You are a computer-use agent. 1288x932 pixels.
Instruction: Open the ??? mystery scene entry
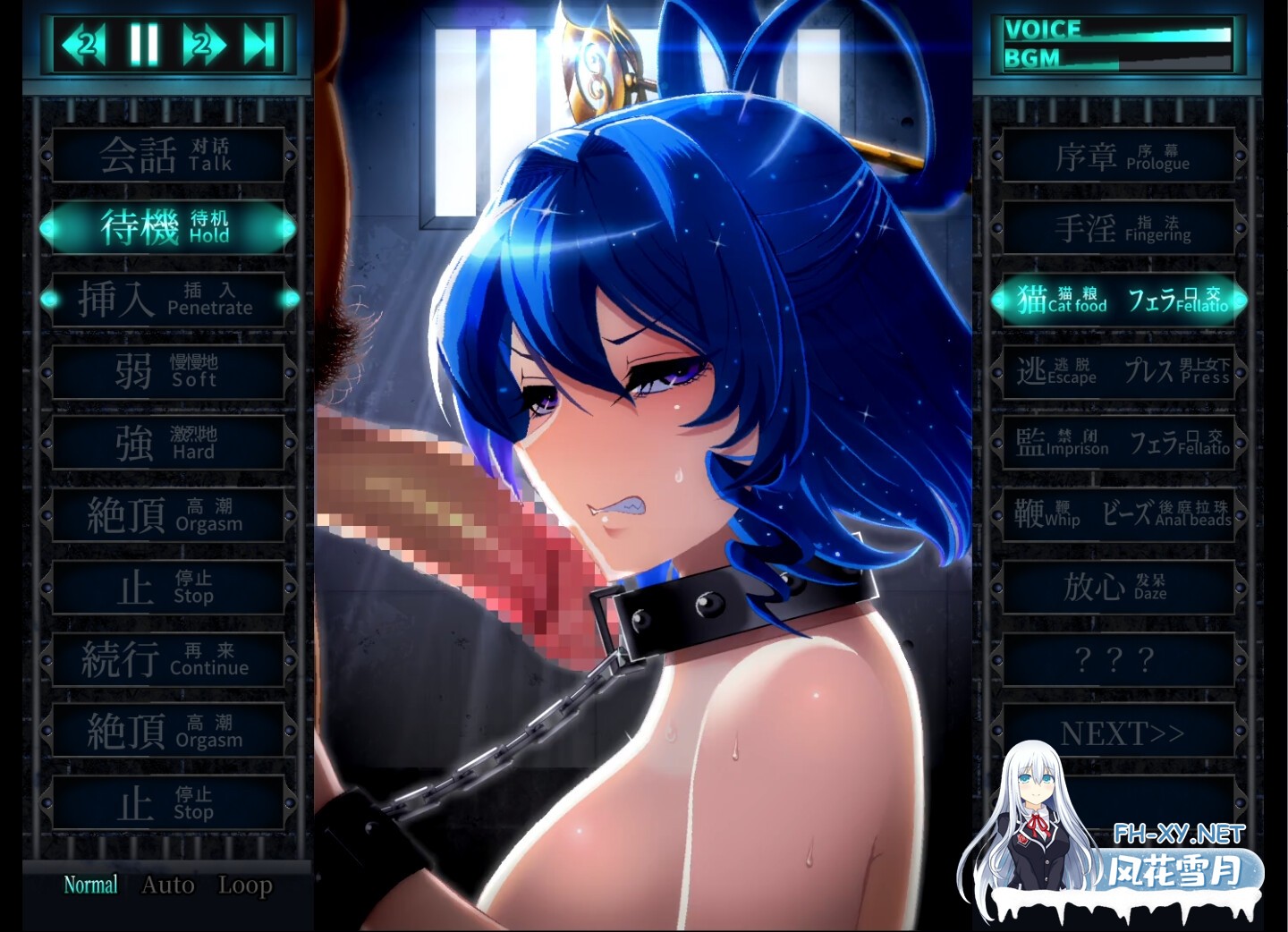tap(1118, 659)
